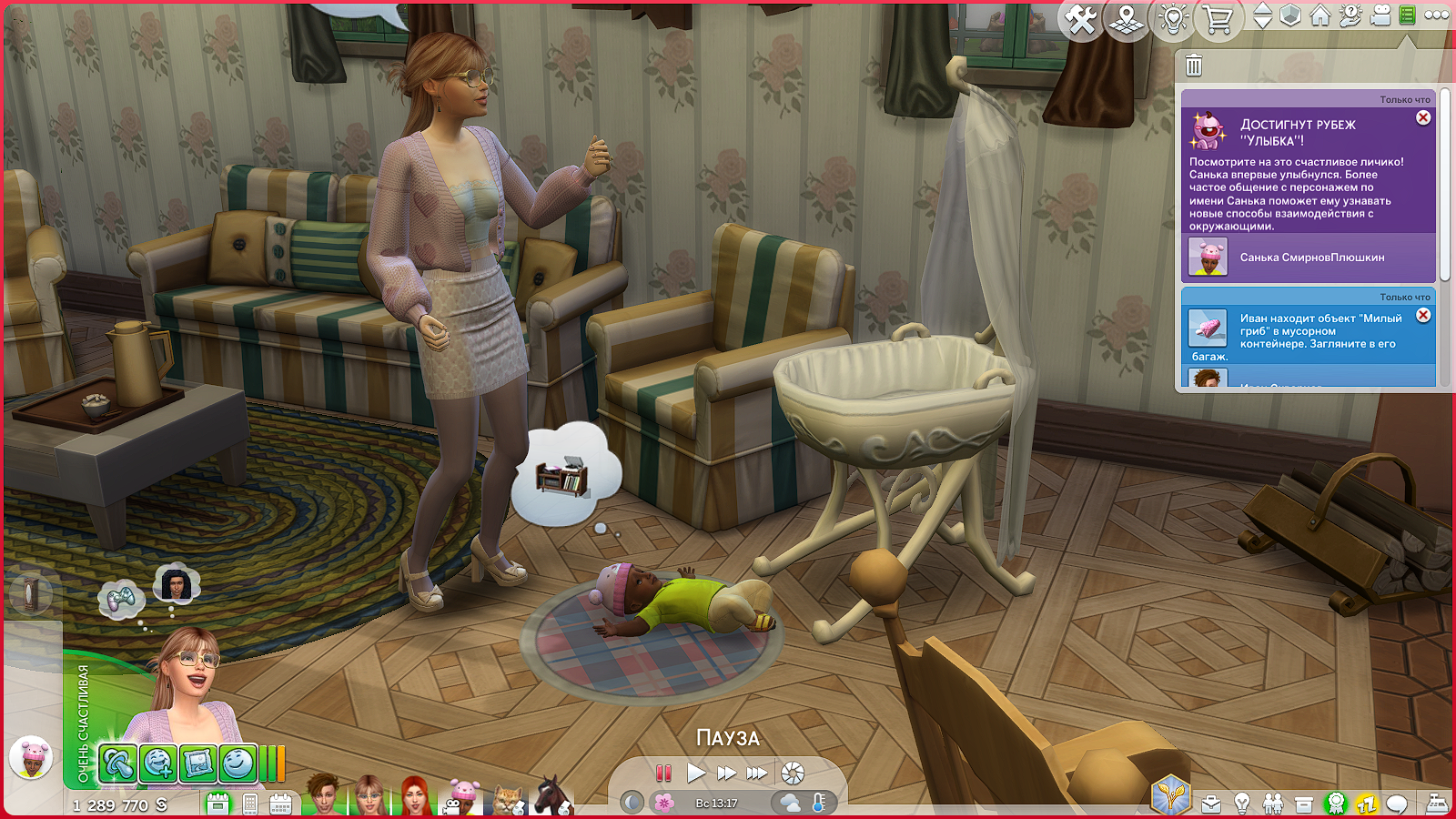Open the aspirations panel with the golden sprout
1456x819 pixels.
click(1170, 795)
